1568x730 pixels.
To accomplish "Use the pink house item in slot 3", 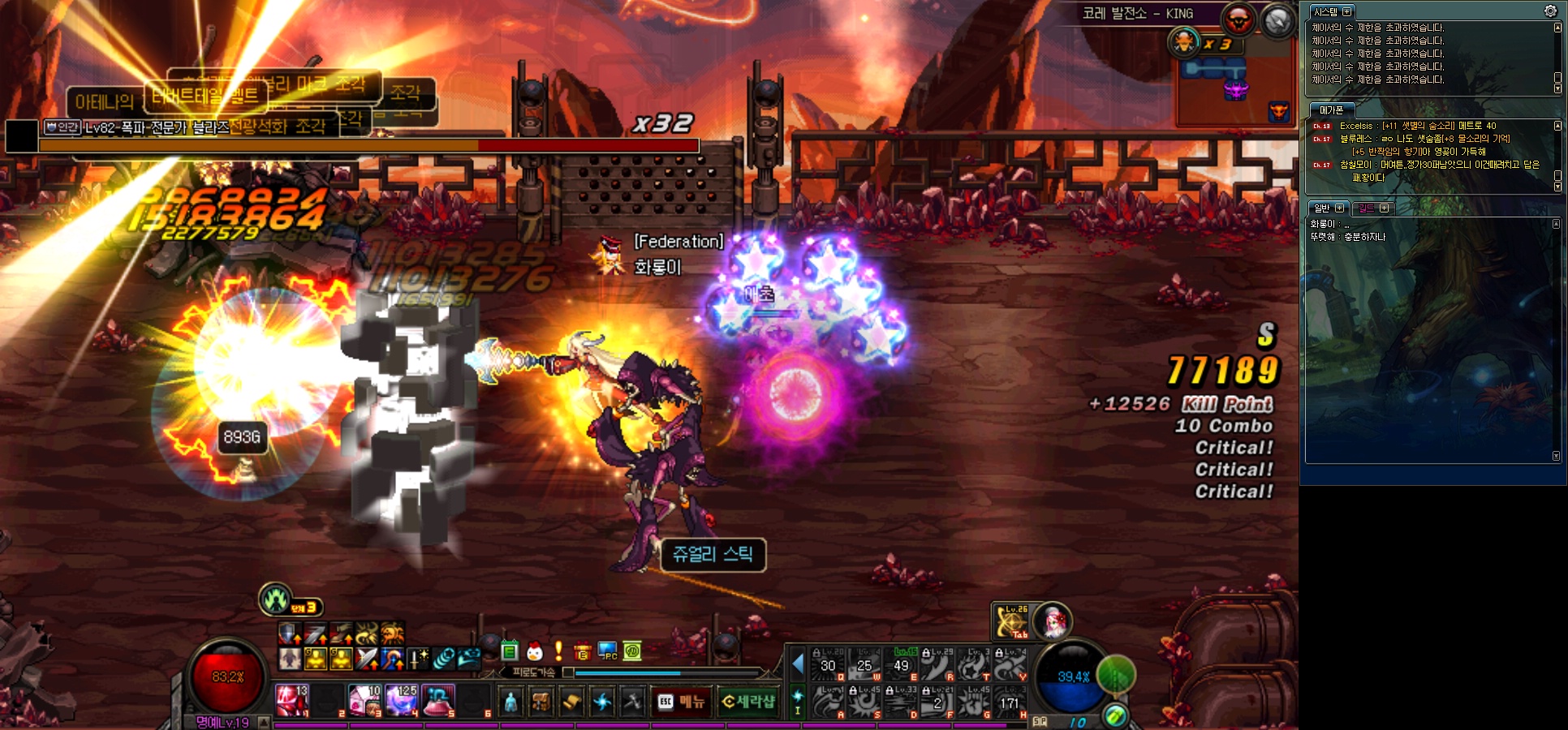I will click(x=364, y=700).
